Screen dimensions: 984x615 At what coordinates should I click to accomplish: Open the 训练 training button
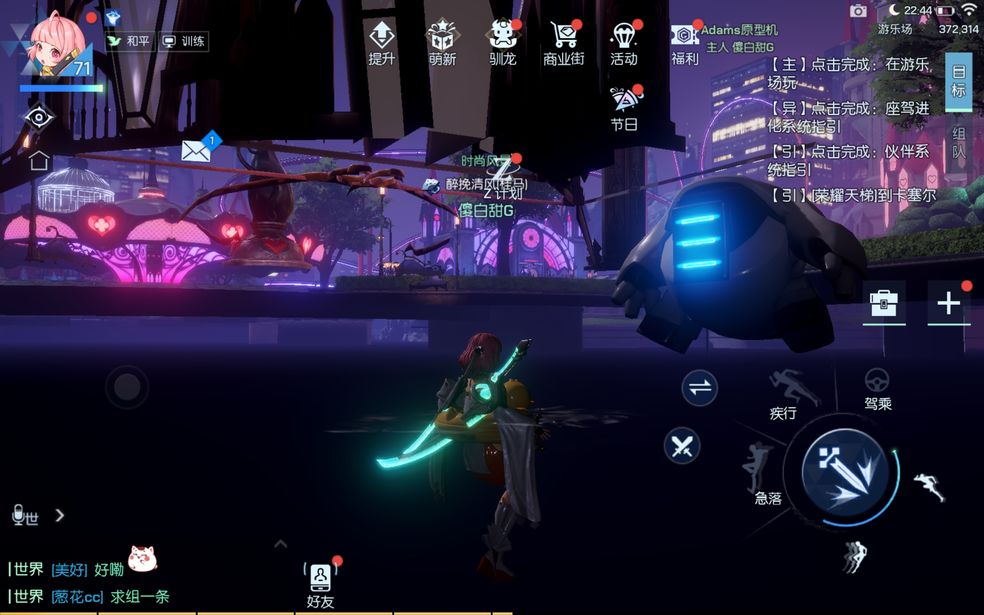(184, 42)
